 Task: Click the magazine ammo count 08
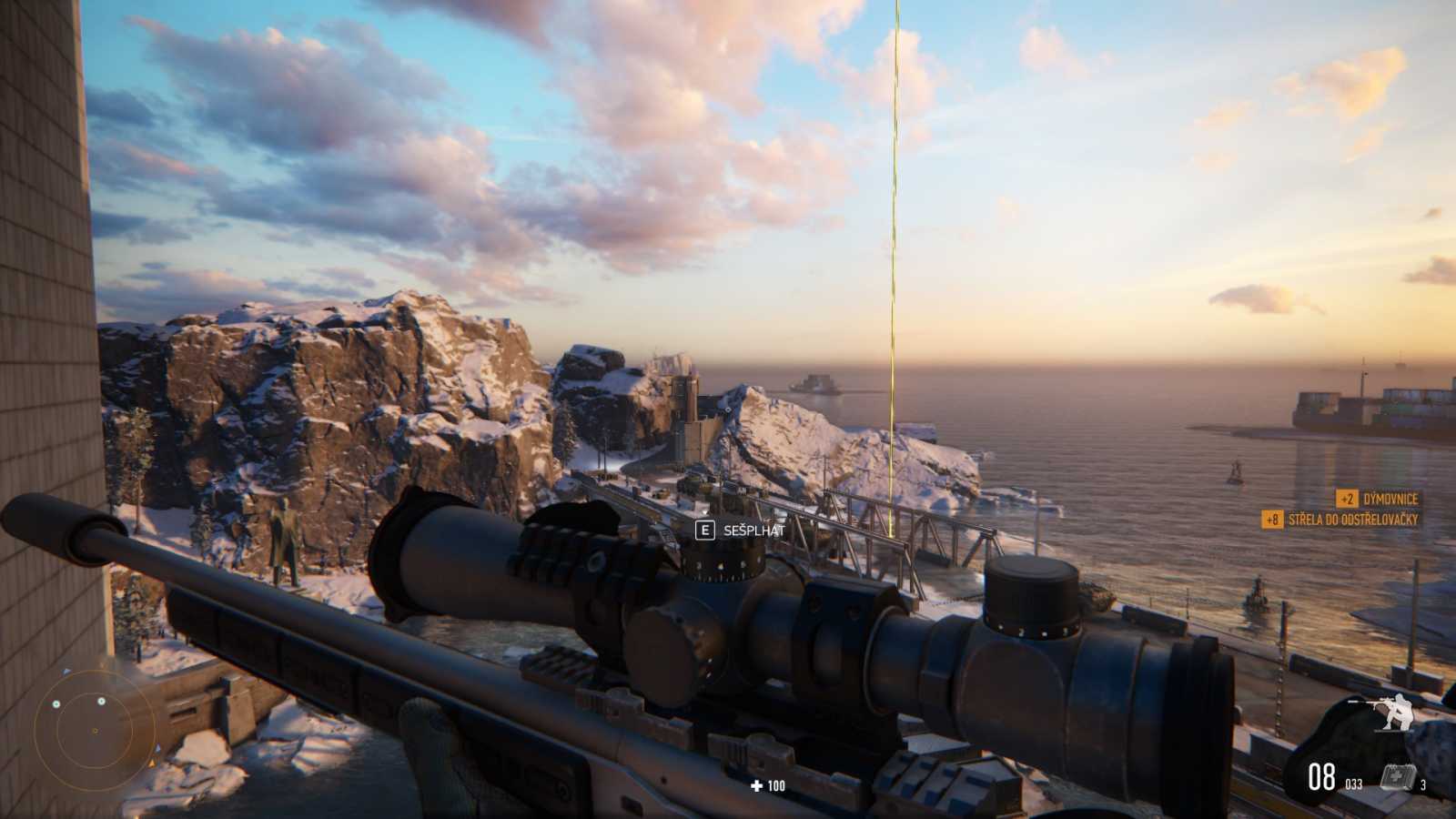tap(1321, 776)
